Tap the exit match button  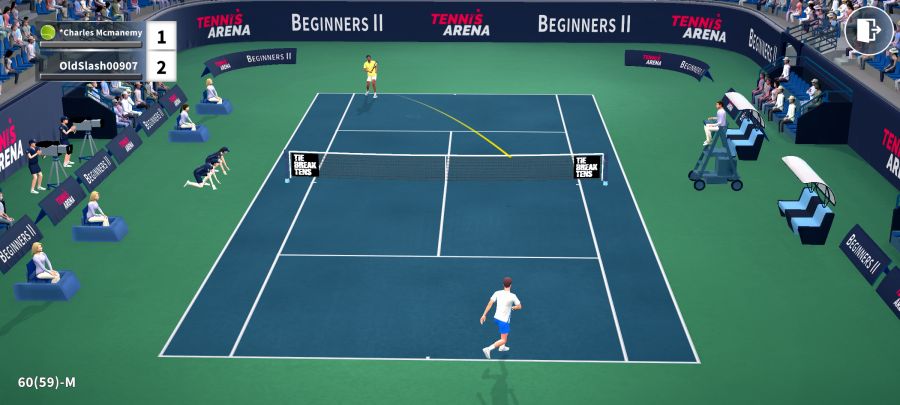point(868,31)
